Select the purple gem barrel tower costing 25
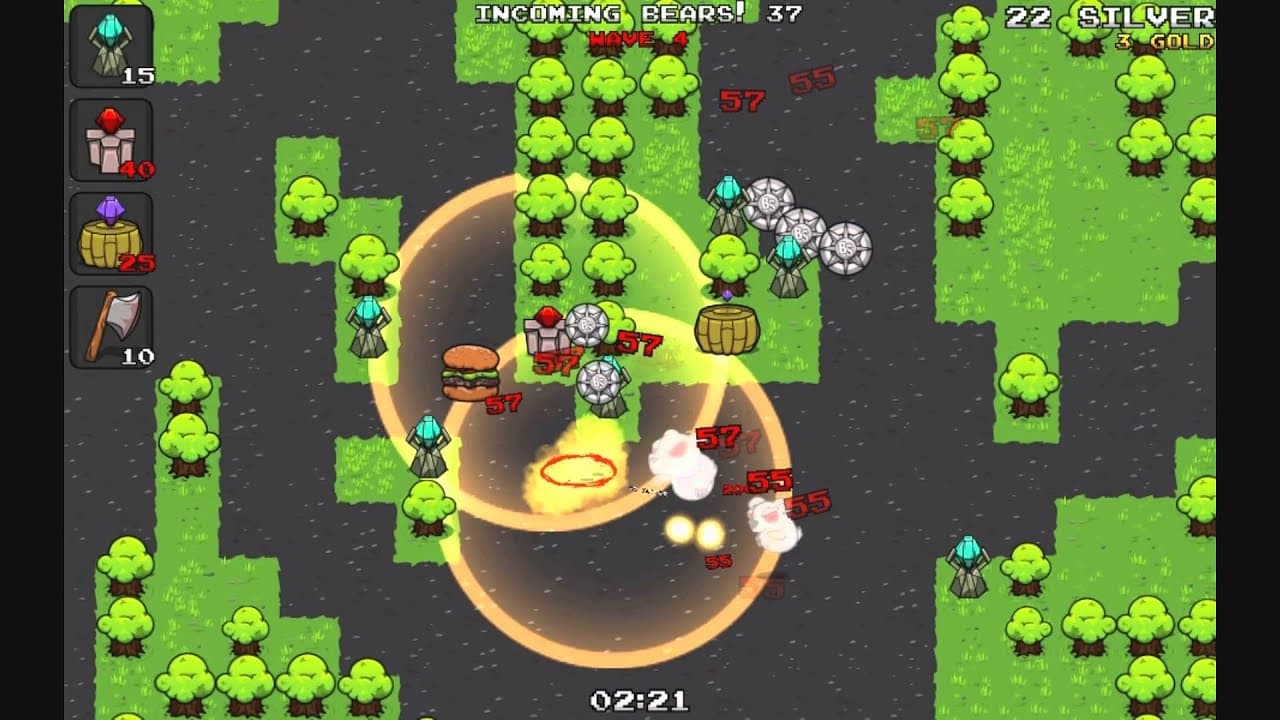This screenshot has width=1280, height=720. [x=113, y=235]
